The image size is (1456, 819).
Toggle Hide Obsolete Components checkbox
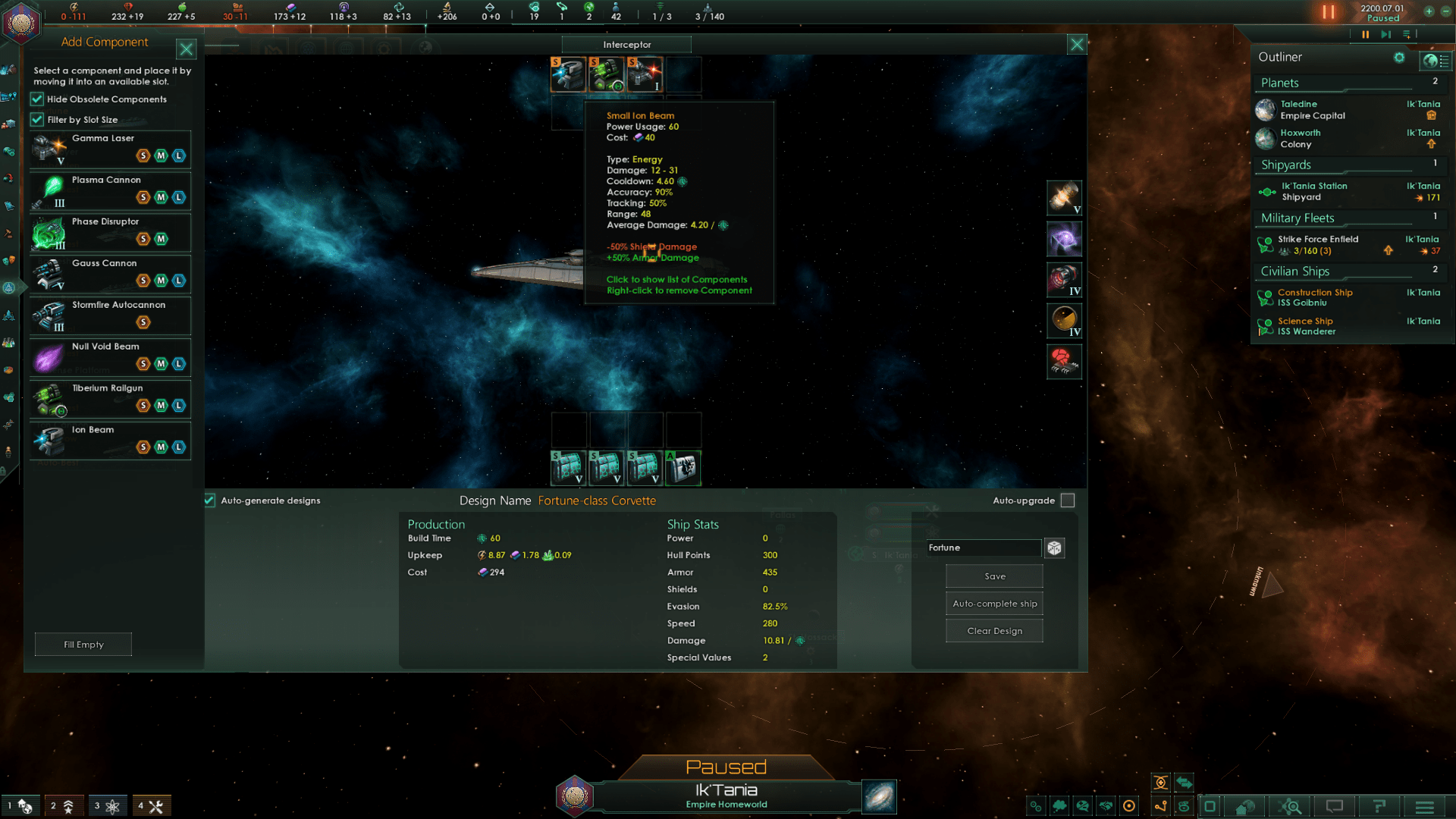[x=37, y=99]
